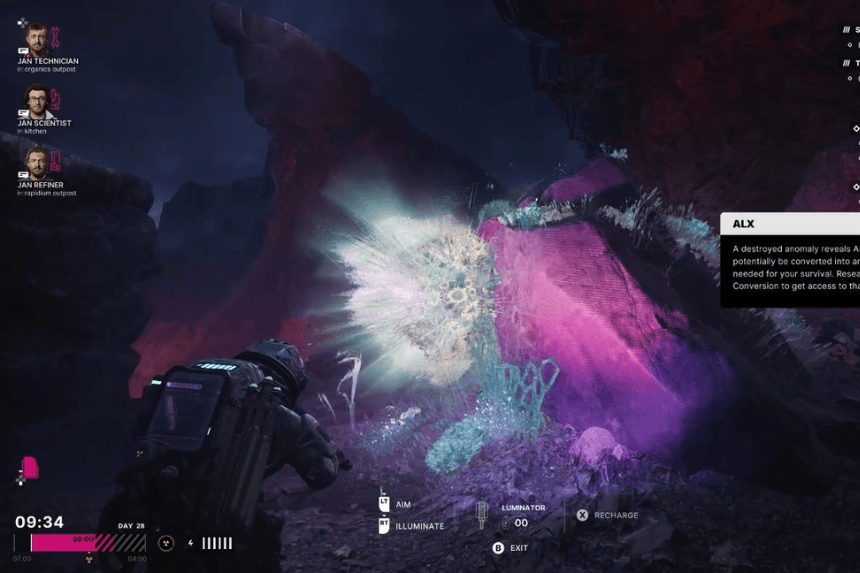The width and height of the screenshot is (860, 573).
Task: Select the Jan Scientist portrait
Action: [x=37, y=102]
